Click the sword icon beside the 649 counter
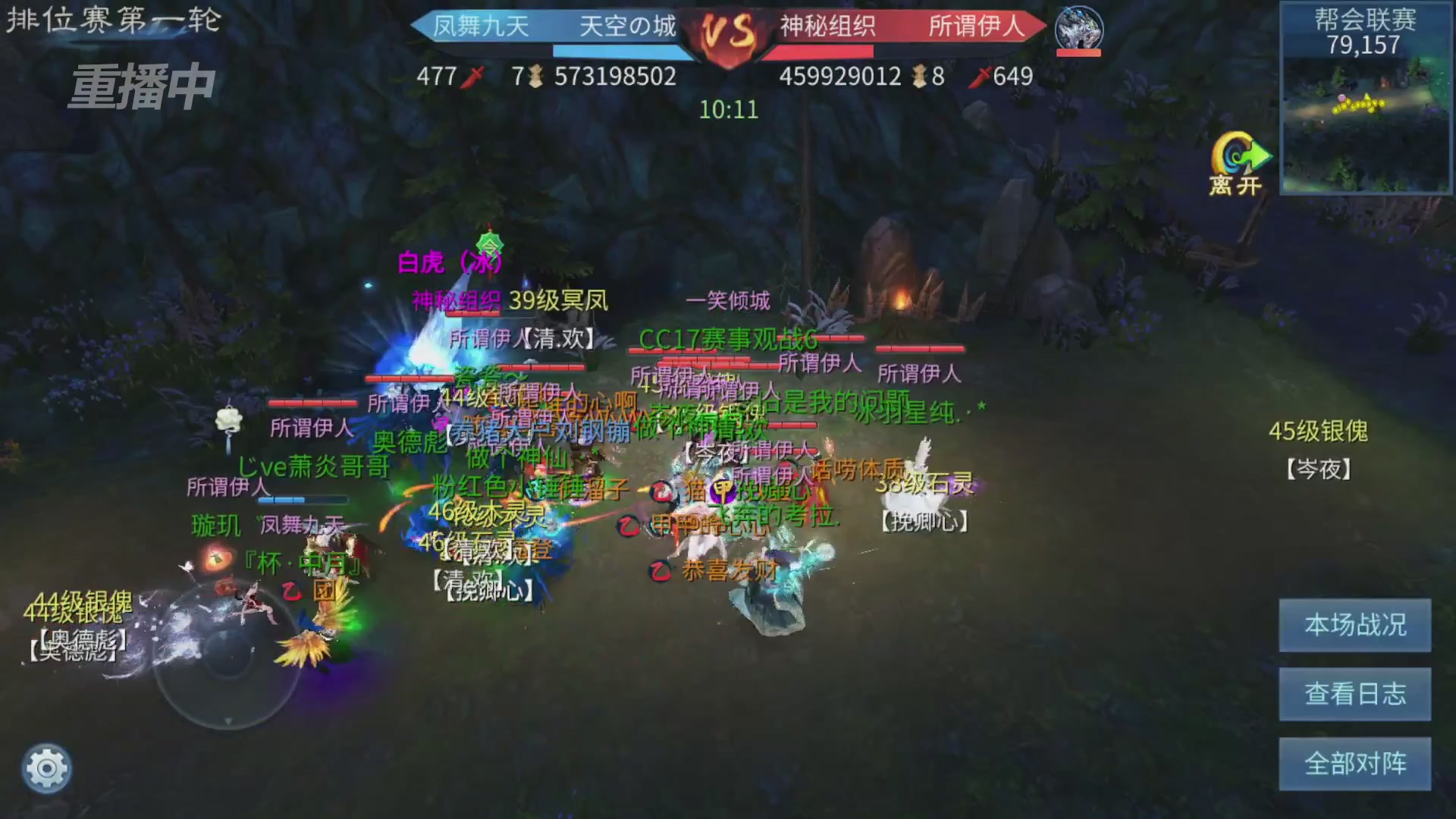 984,76
